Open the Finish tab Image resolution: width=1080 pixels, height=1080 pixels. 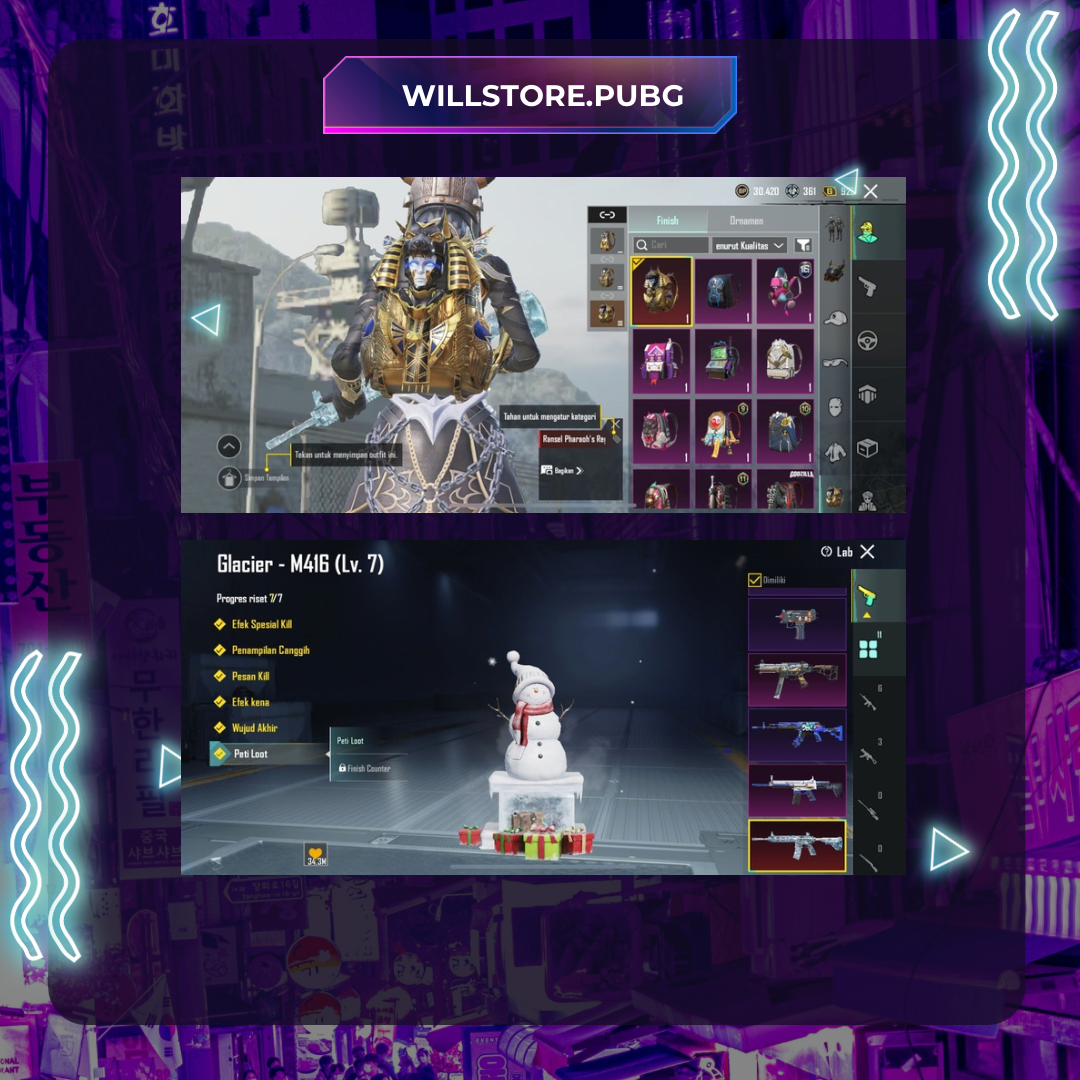pyautogui.click(x=667, y=220)
